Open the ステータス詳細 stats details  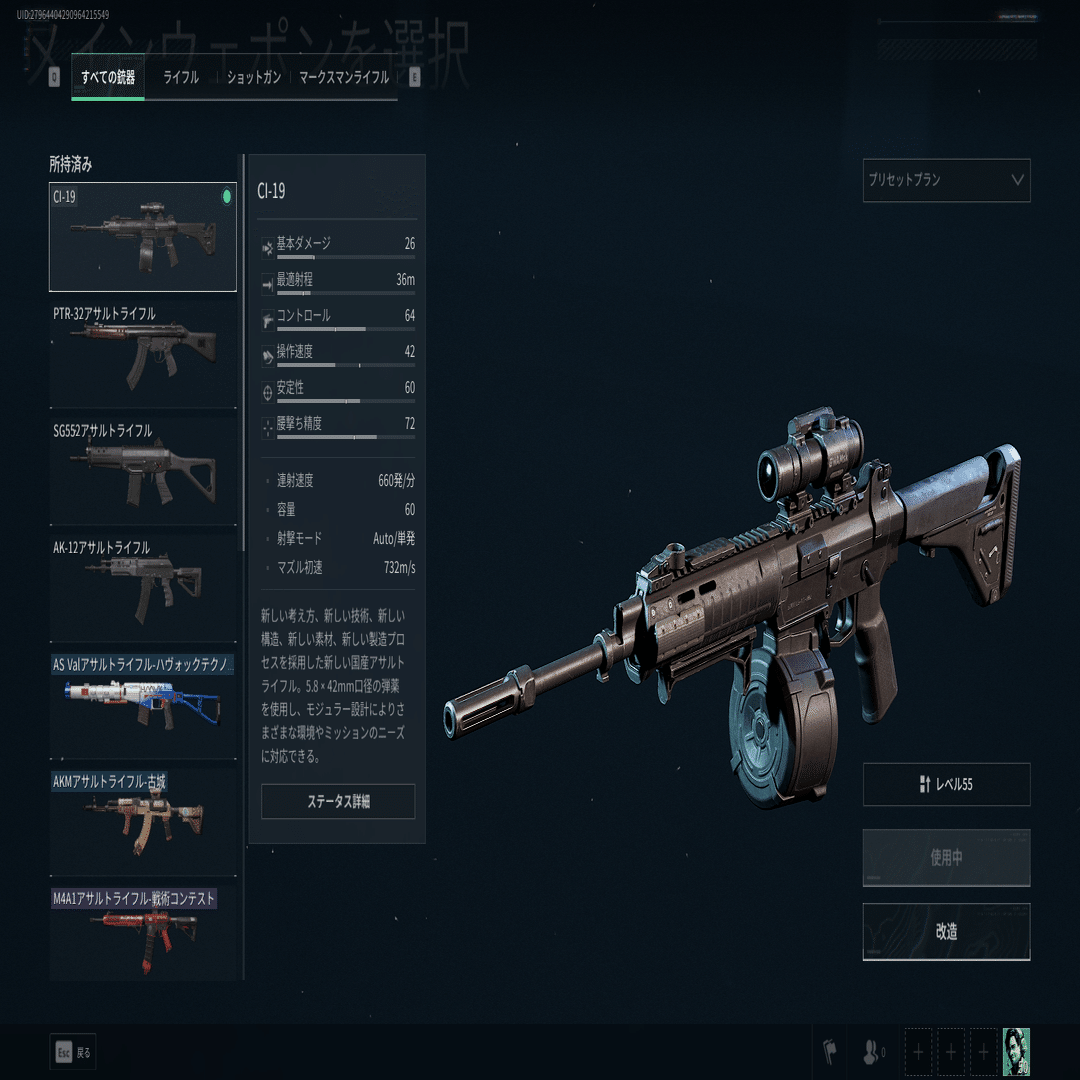click(338, 802)
